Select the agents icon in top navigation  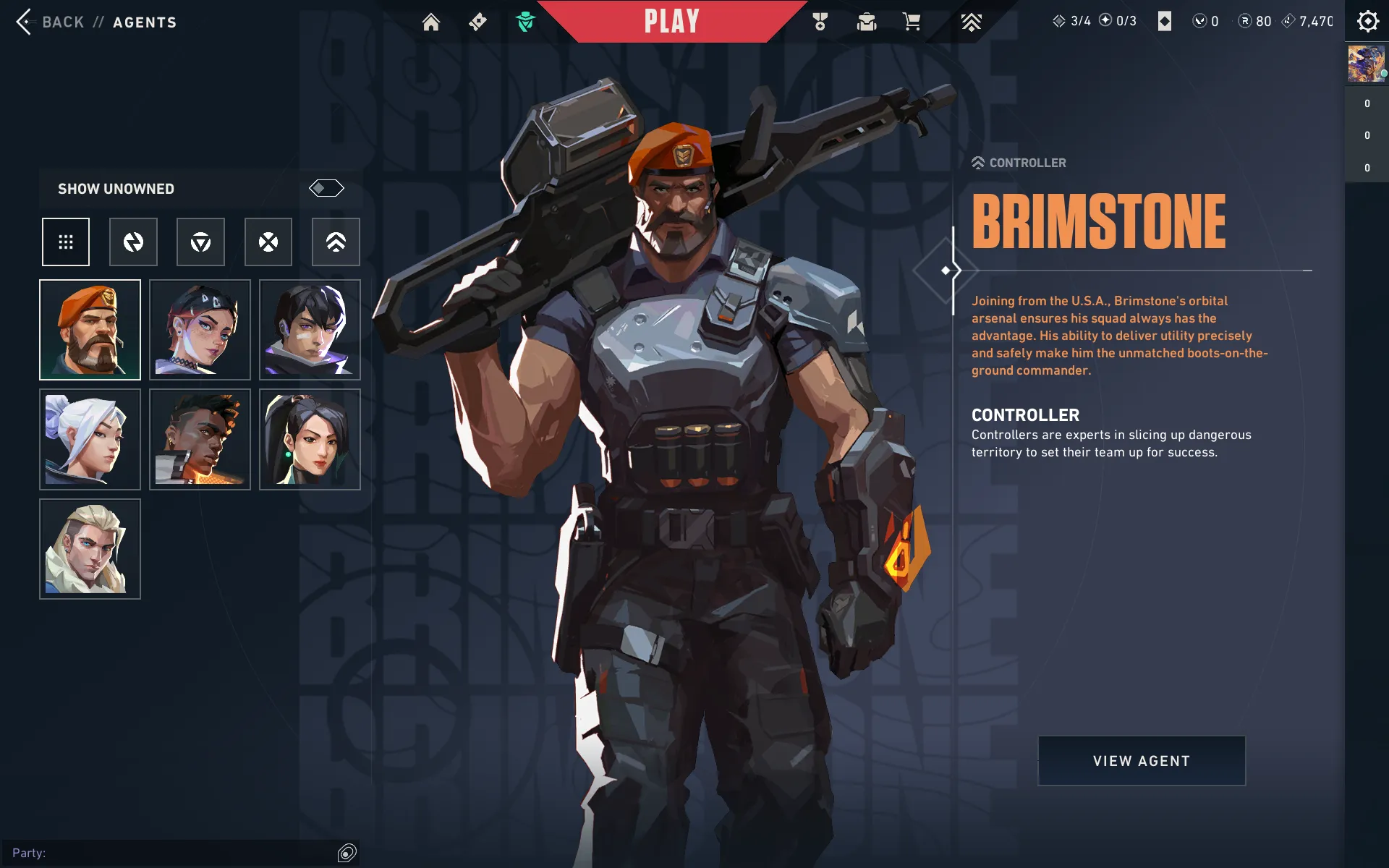[x=526, y=22]
